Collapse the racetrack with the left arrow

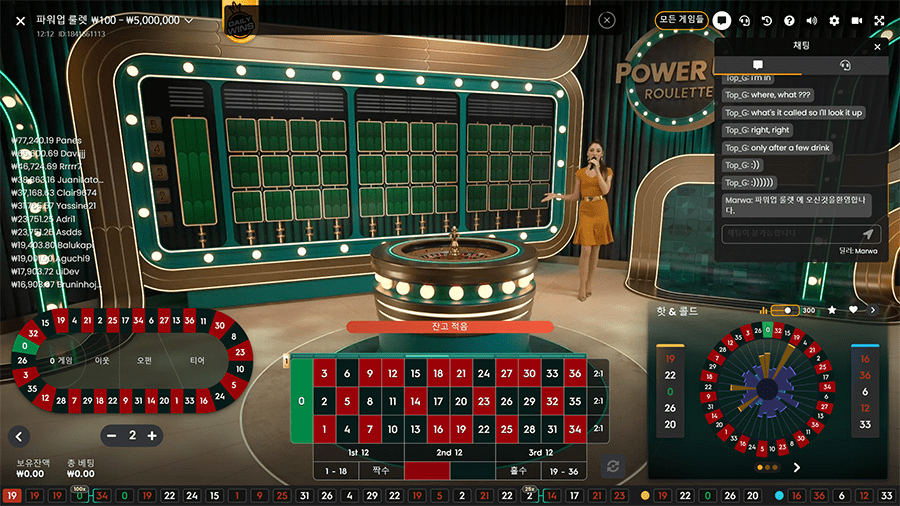click(x=19, y=436)
